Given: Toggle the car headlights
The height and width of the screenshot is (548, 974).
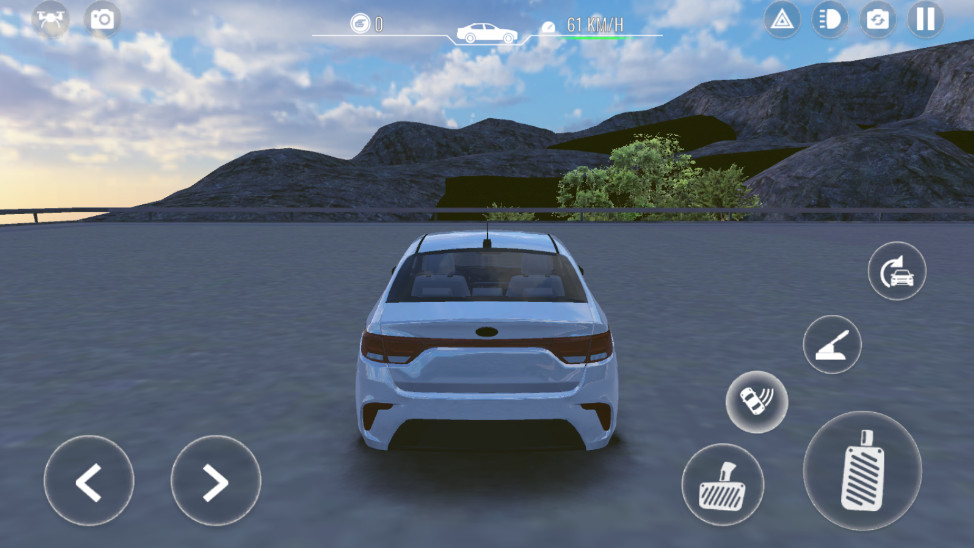Looking at the screenshot, I should point(829,19).
